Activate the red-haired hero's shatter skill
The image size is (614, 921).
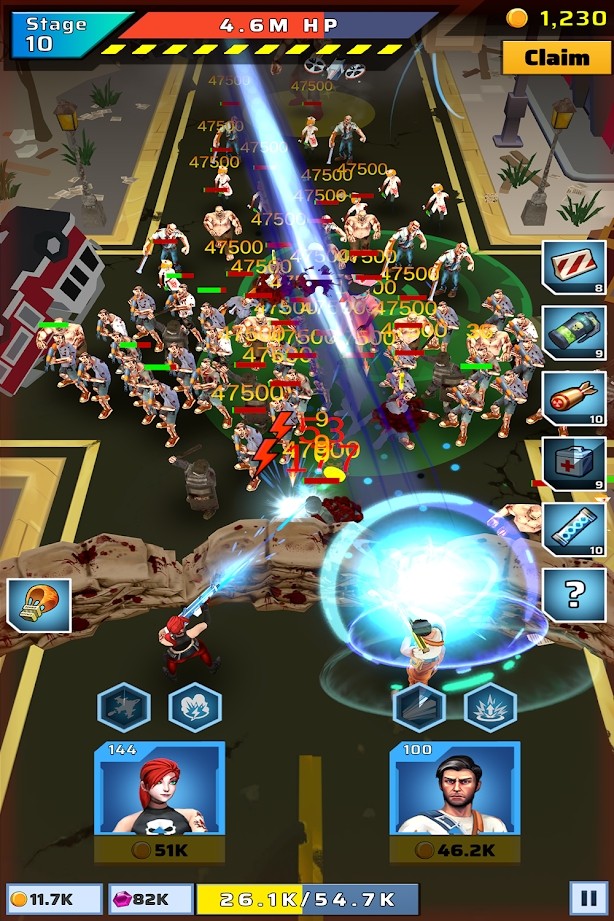click(124, 708)
